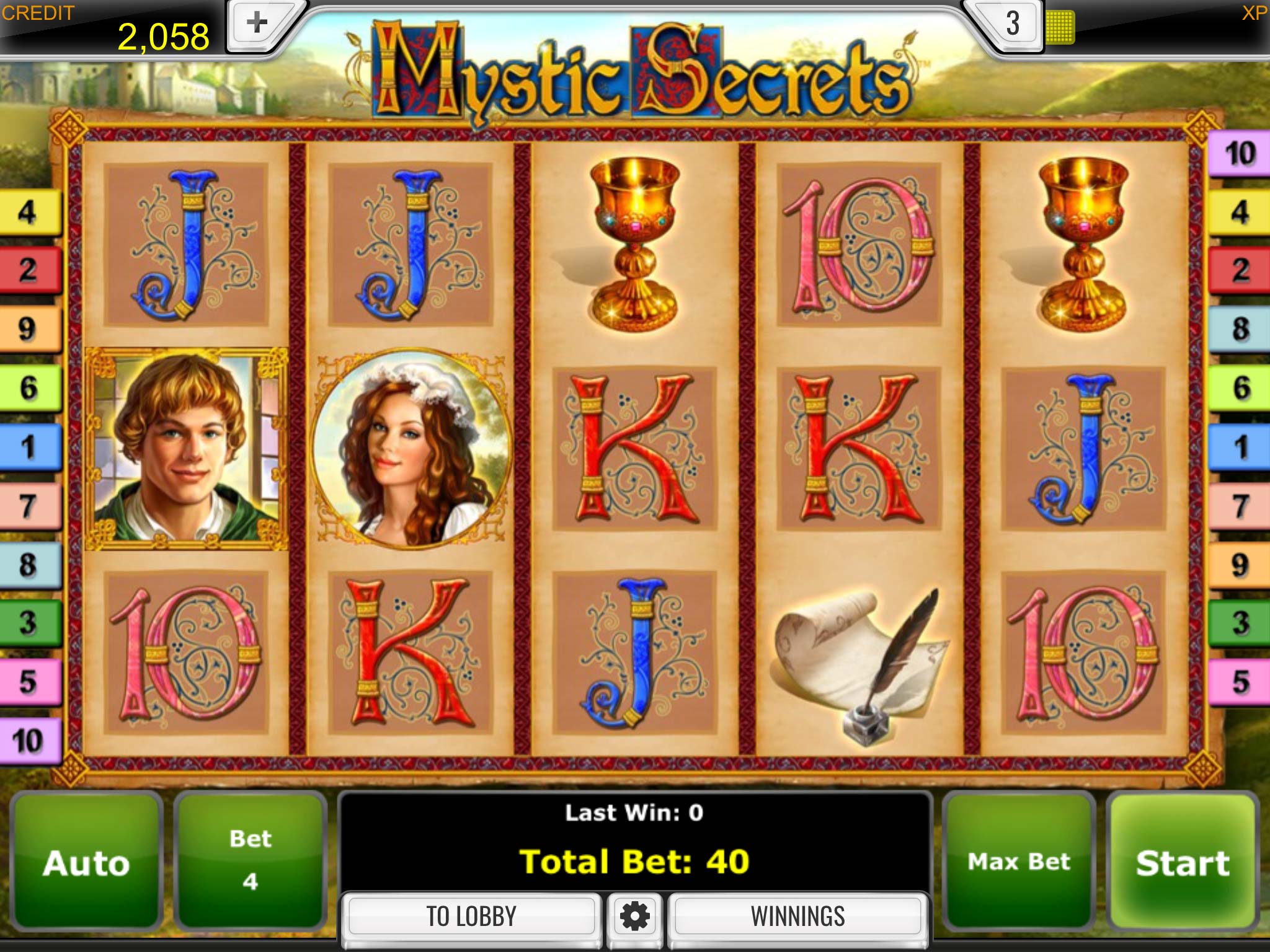This screenshot has height=952, width=1270.
Task: Activate the Auto spin button
Action: coord(86,862)
